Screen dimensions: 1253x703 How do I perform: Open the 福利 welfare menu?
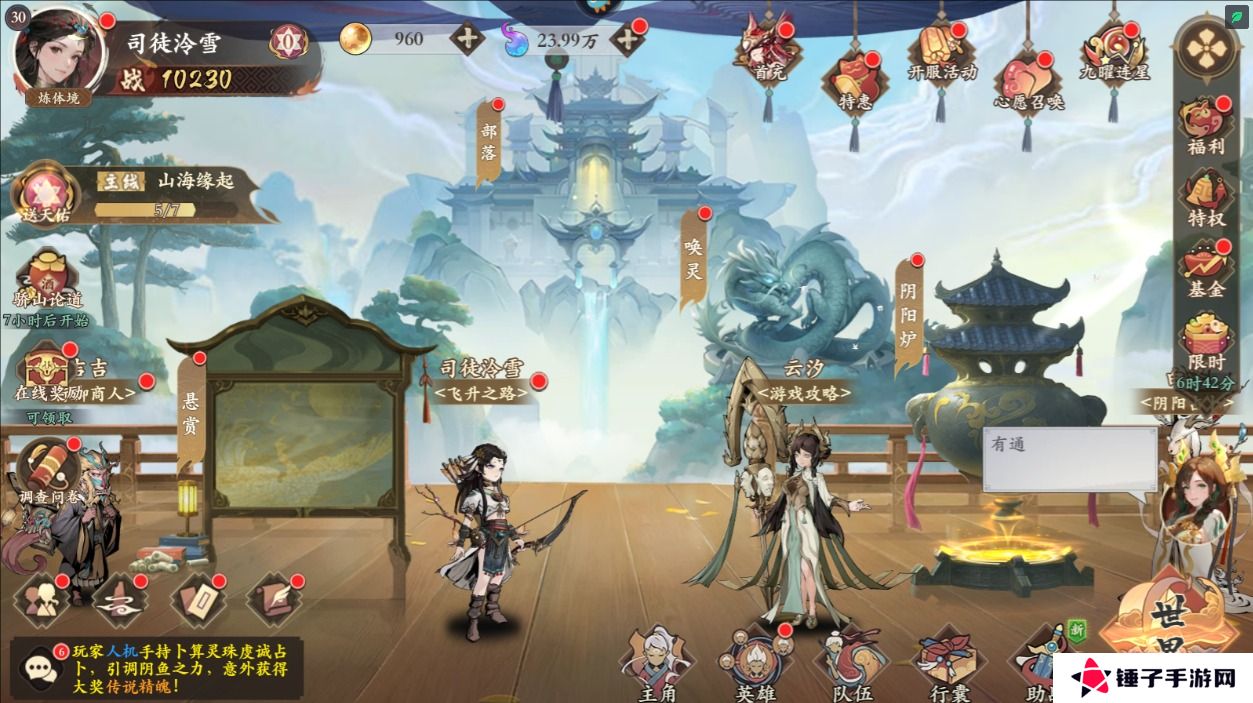point(1205,125)
